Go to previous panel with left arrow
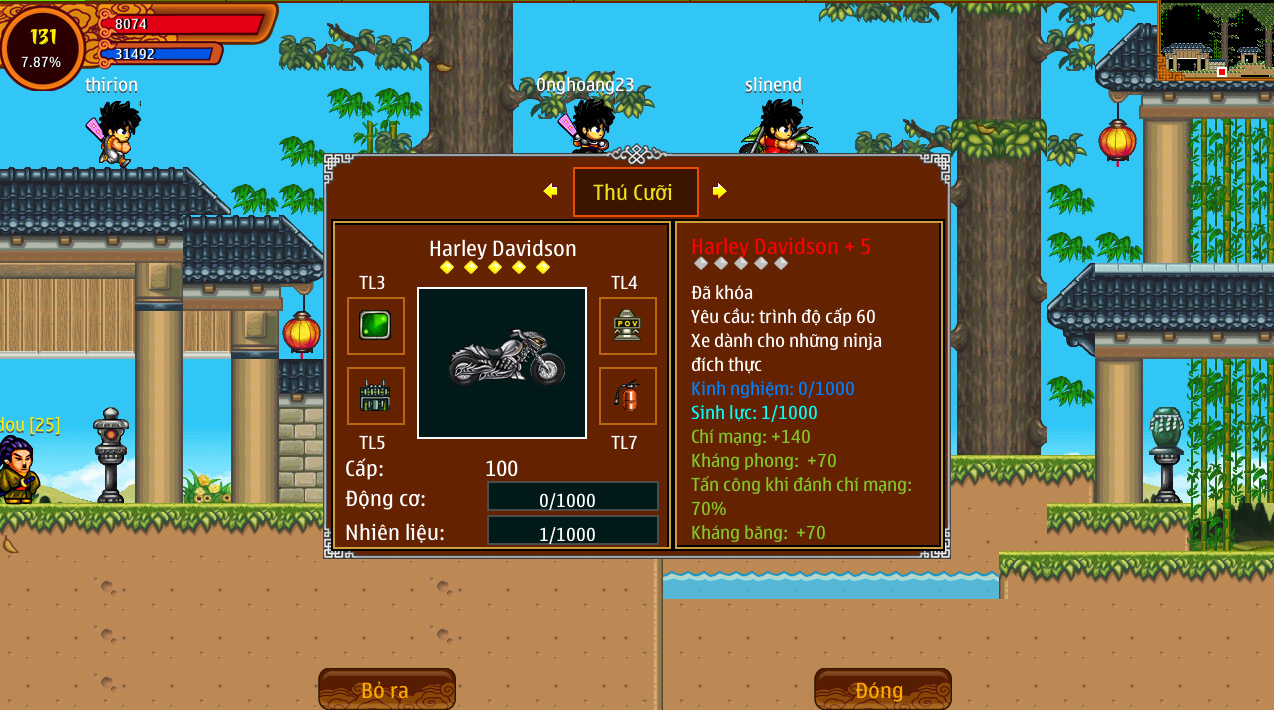Viewport: 1274px width, 710px height. tap(550, 191)
